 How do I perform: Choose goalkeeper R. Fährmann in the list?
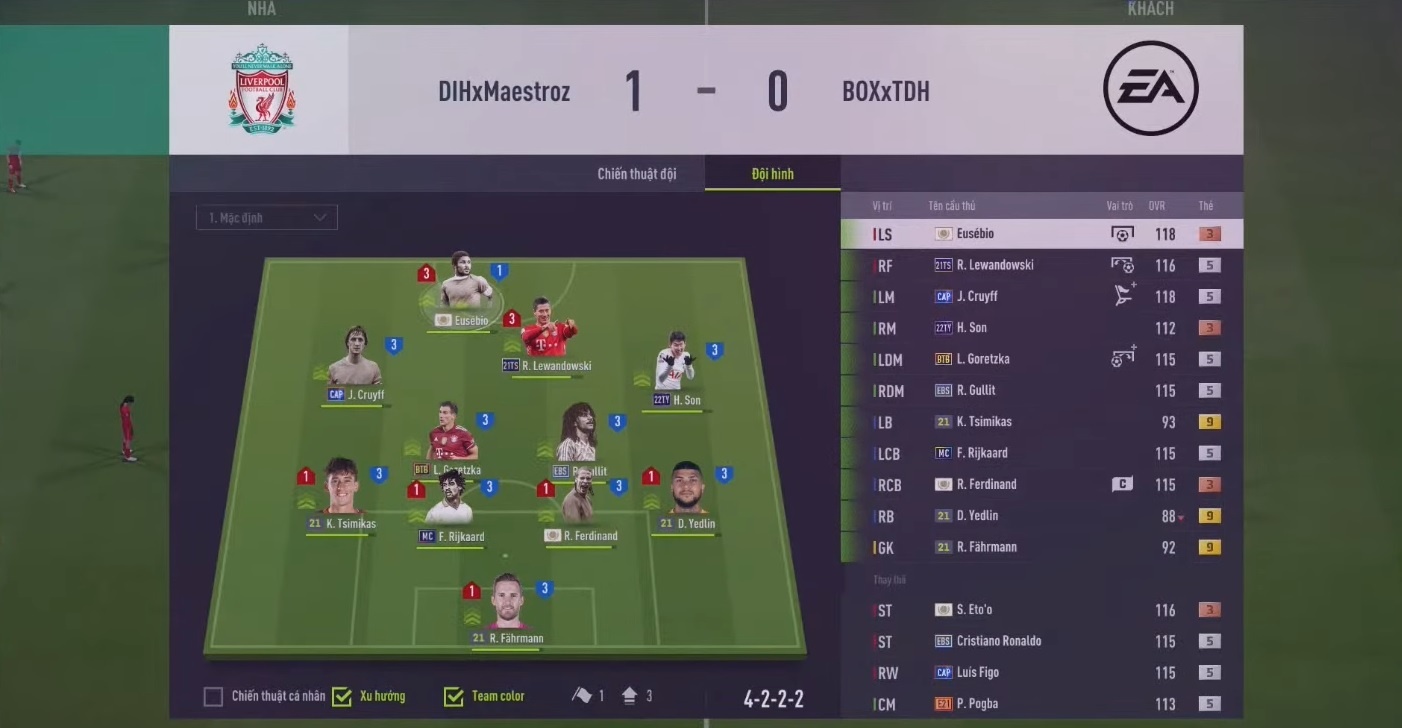(x=1040, y=547)
